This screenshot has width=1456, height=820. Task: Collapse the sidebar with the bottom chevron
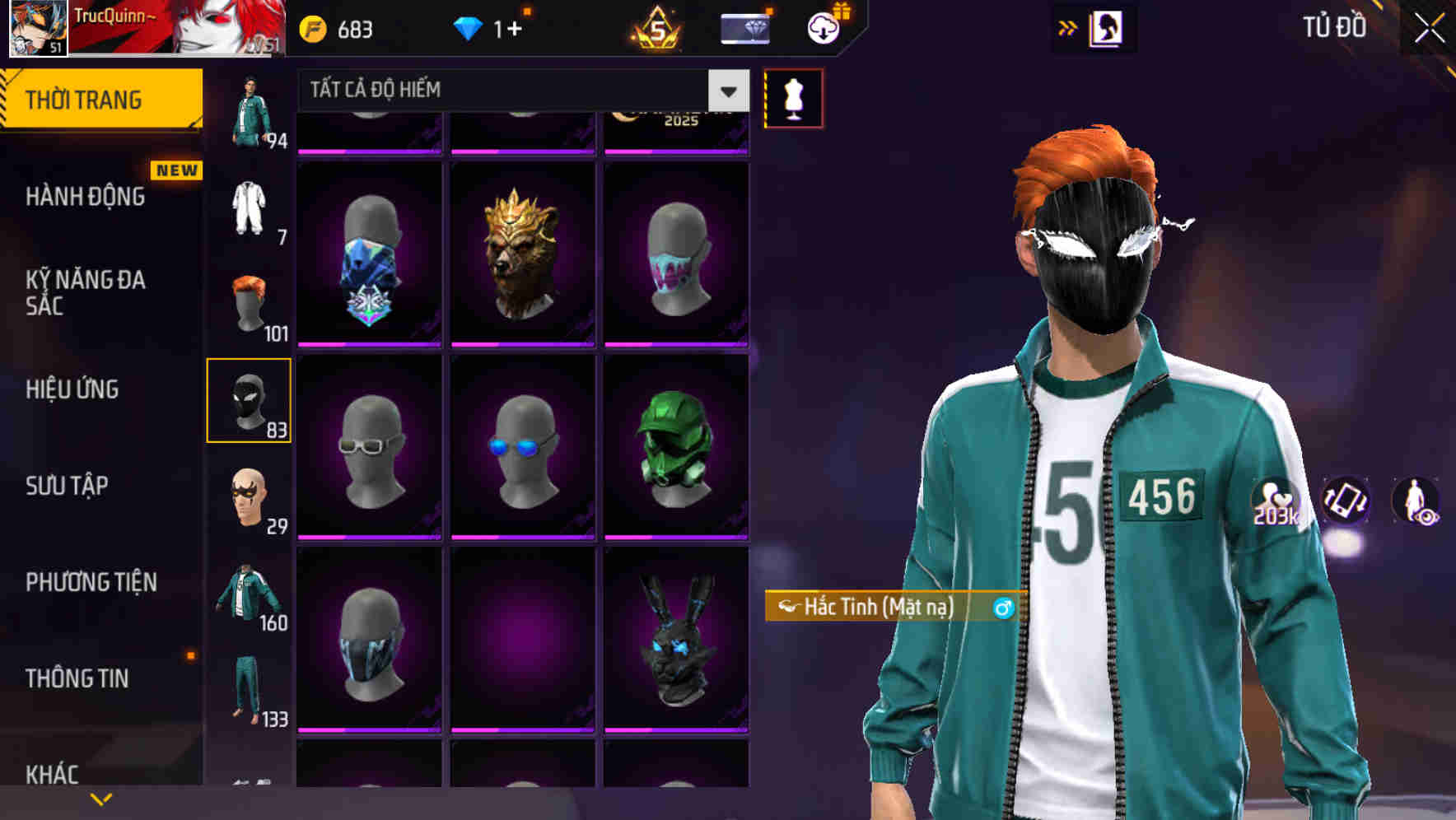[x=100, y=799]
